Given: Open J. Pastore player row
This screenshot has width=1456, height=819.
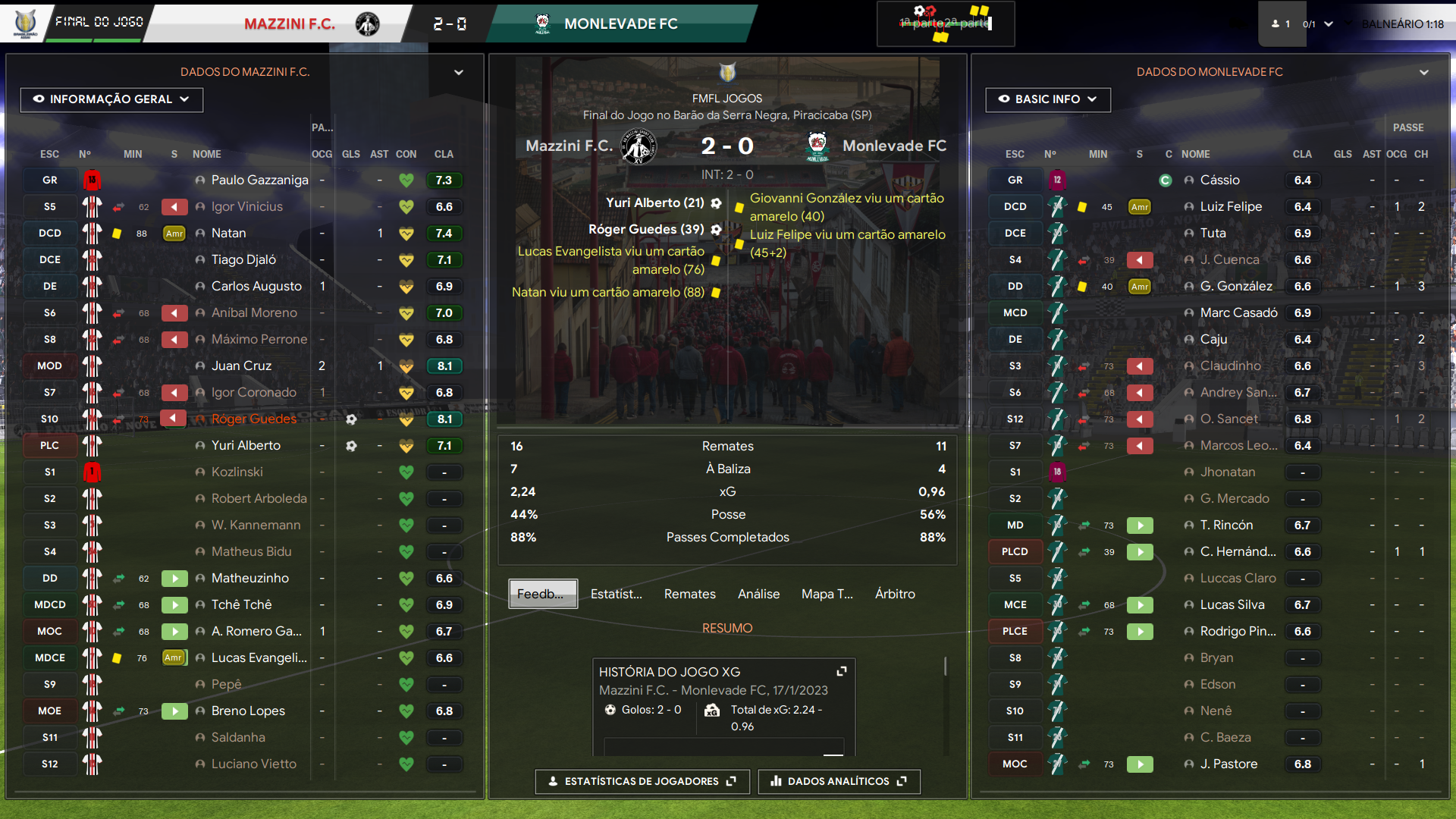Looking at the screenshot, I should (x=1228, y=764).
